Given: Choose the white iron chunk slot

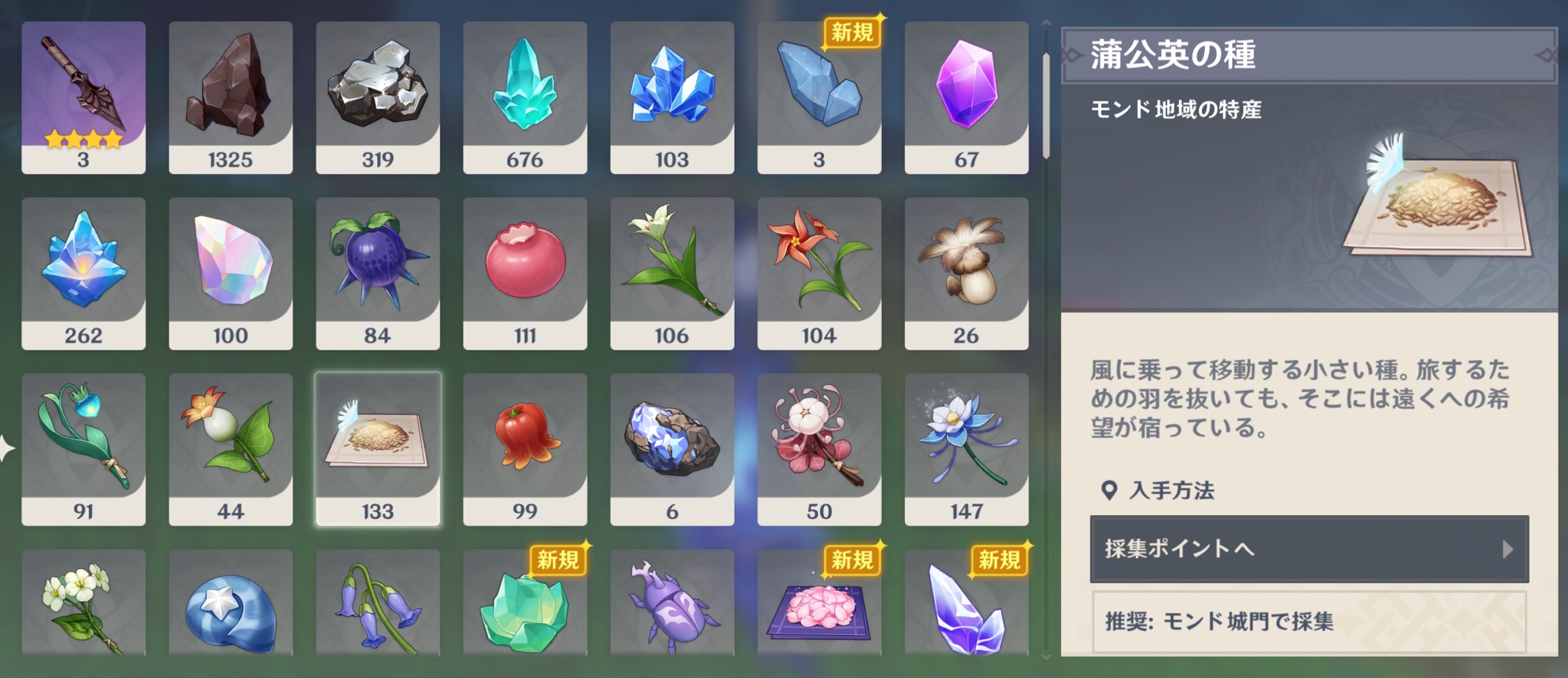Looking at the screenshot, I should [x=377, y=96].
